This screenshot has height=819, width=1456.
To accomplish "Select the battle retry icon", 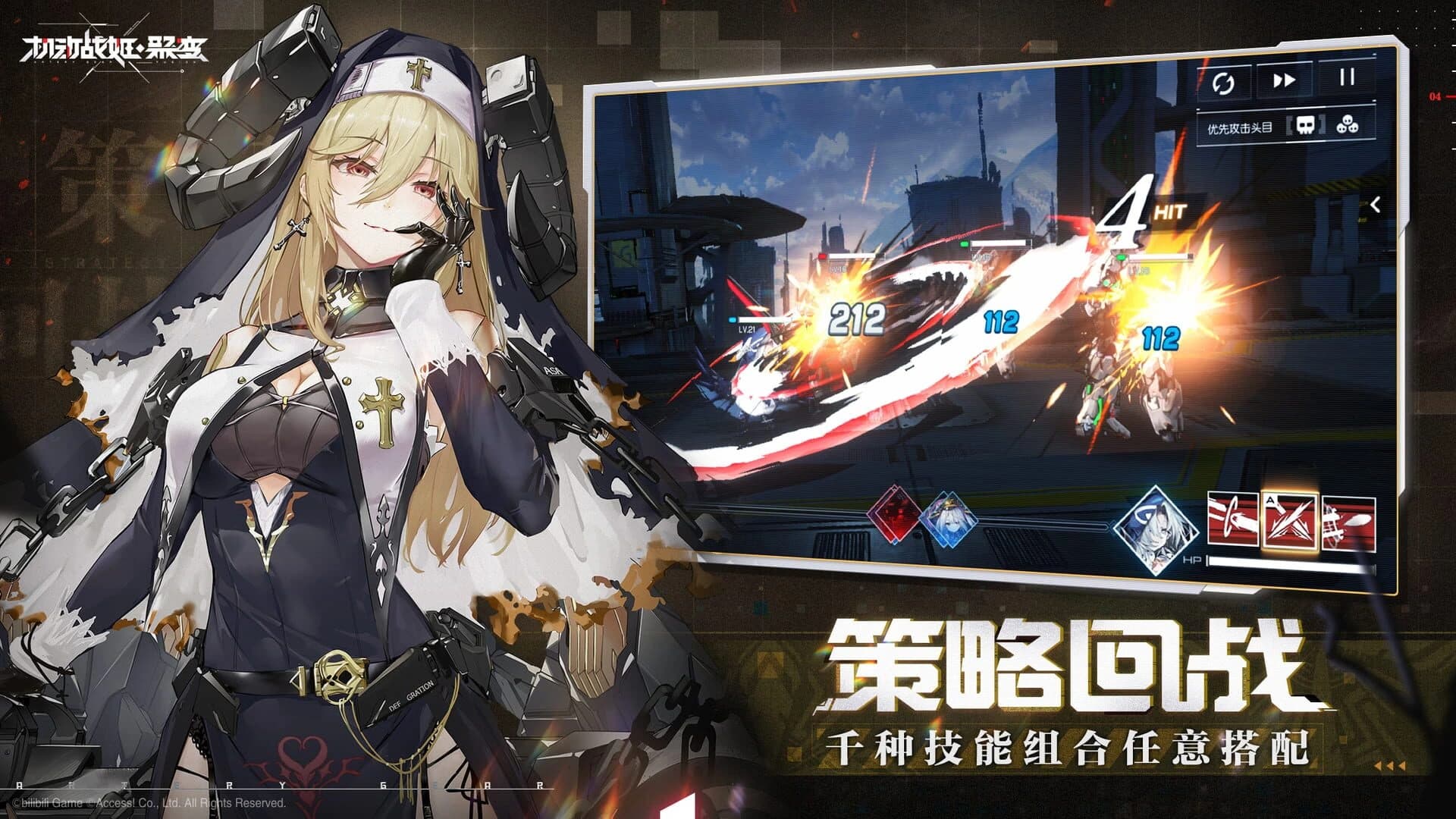I will coord(1224,81).
